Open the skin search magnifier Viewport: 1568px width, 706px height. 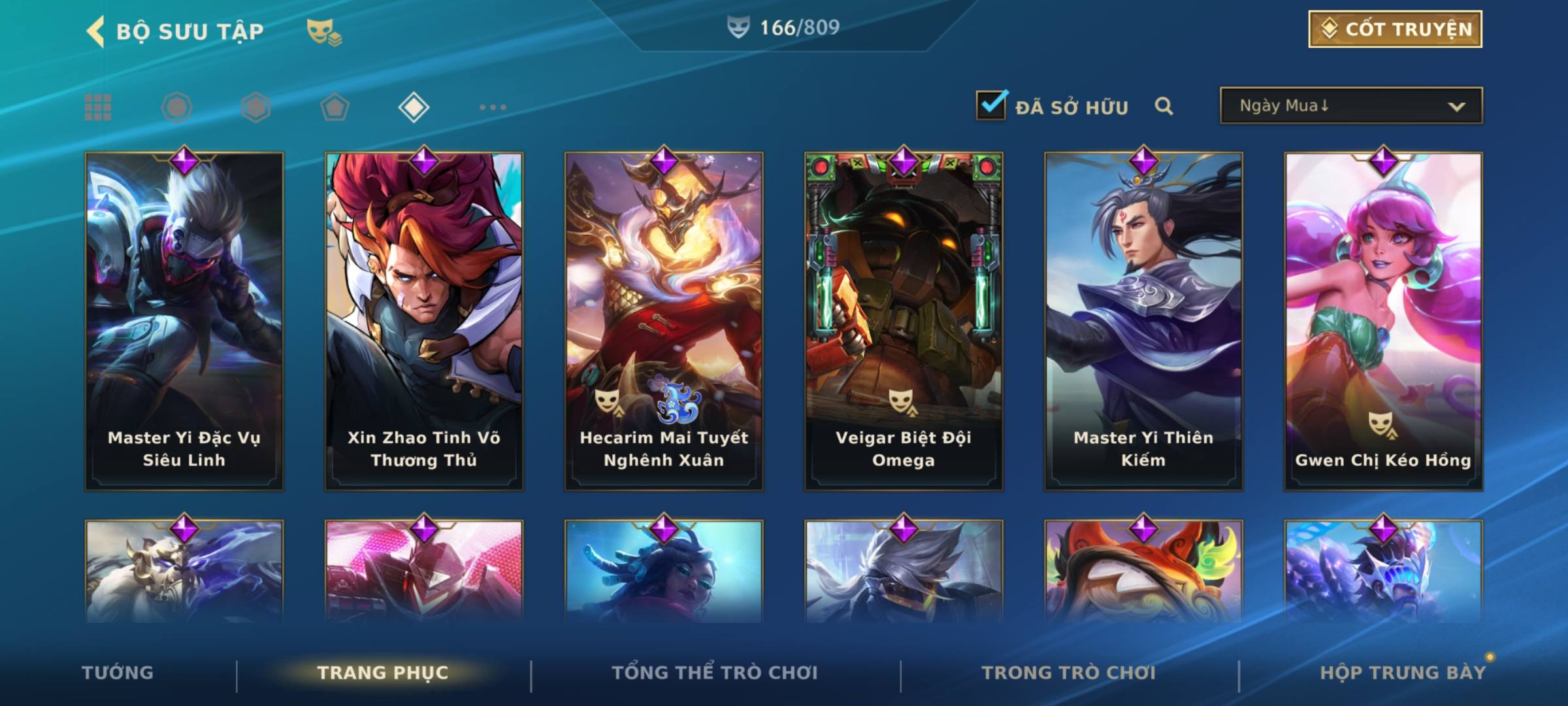[1164, 106]
